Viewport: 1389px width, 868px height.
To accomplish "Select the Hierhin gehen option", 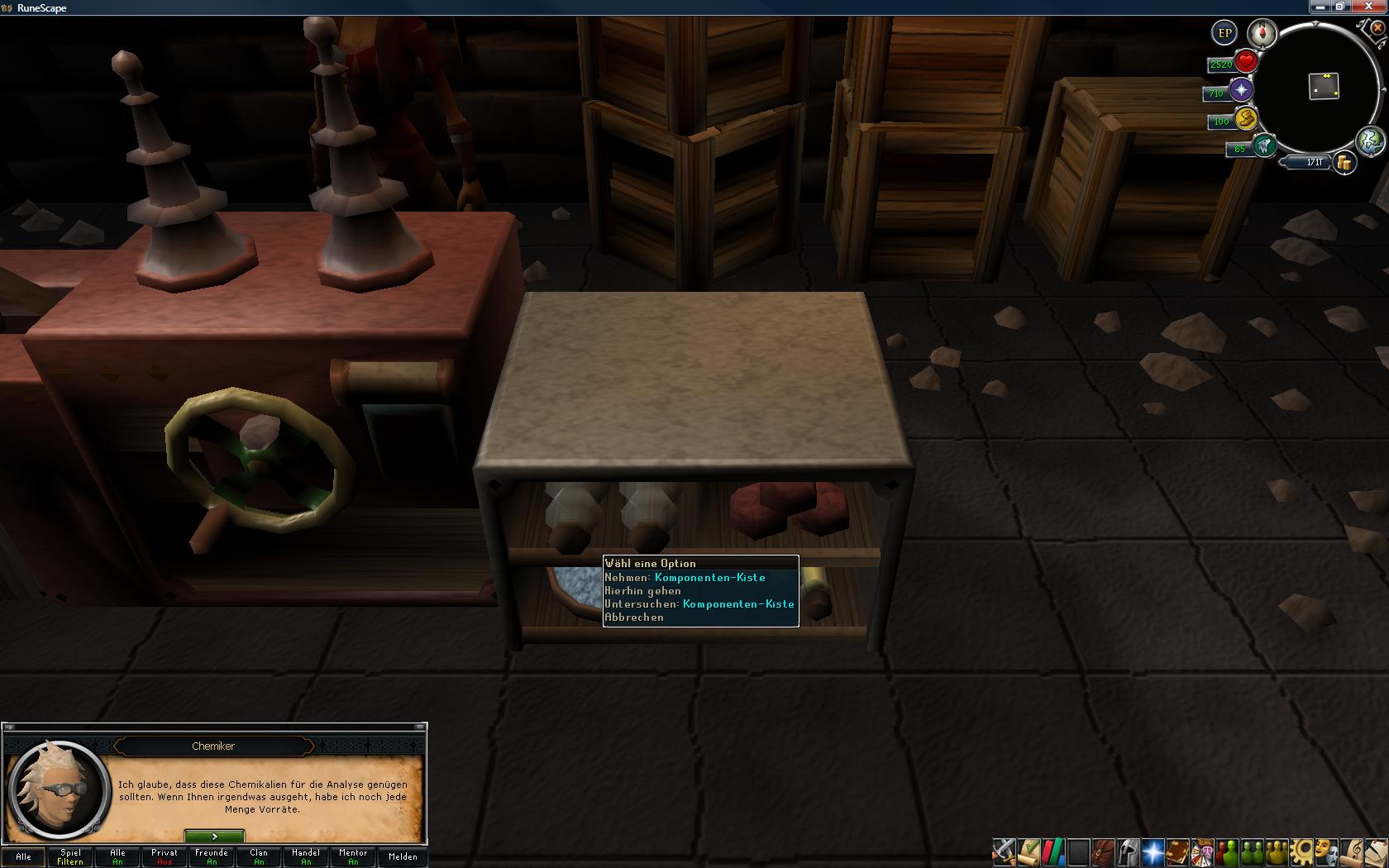I will coord(643,591).
